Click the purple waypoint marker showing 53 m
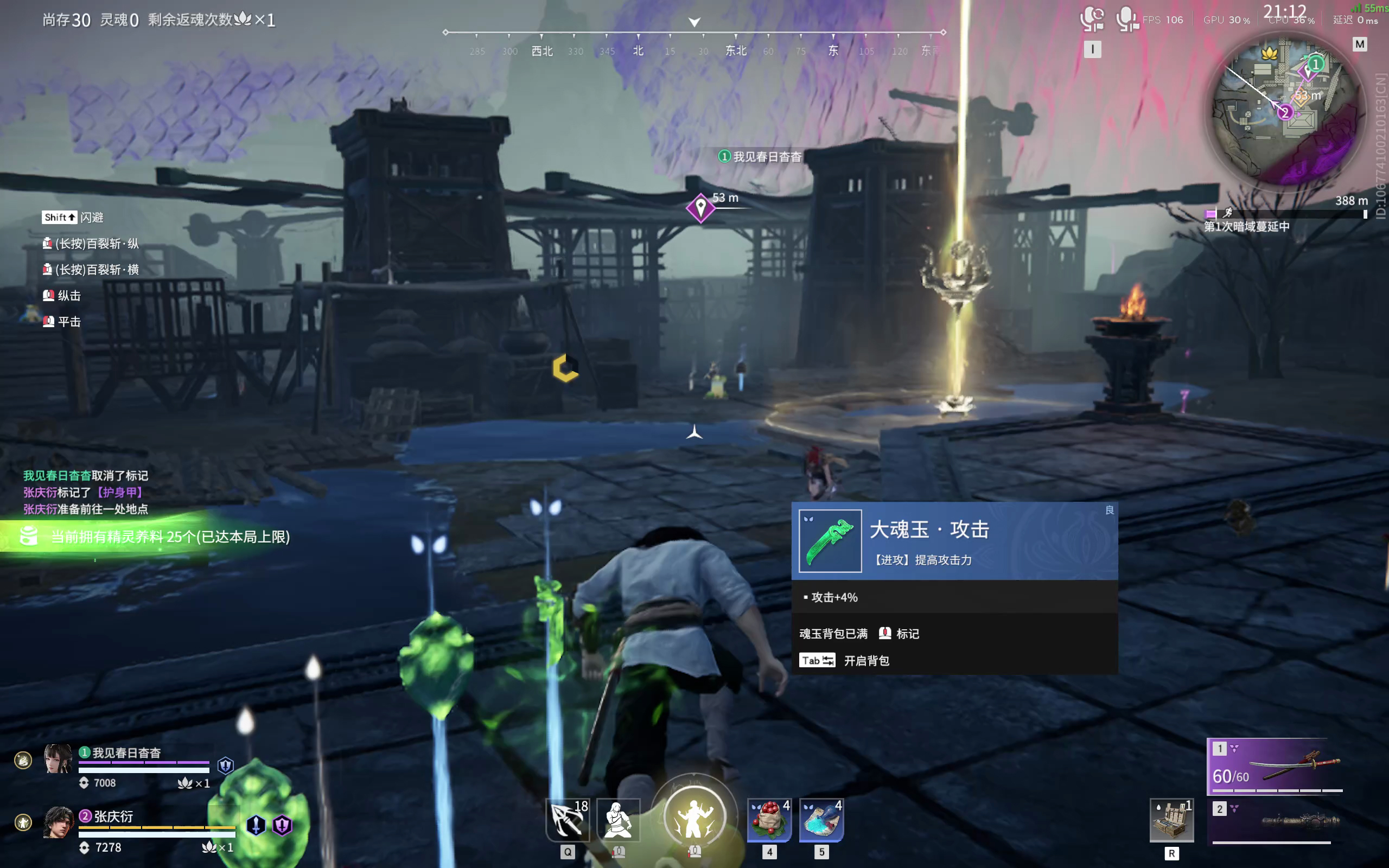The width and height of the screenshot is (1389, 868). [x=700, y=207]
